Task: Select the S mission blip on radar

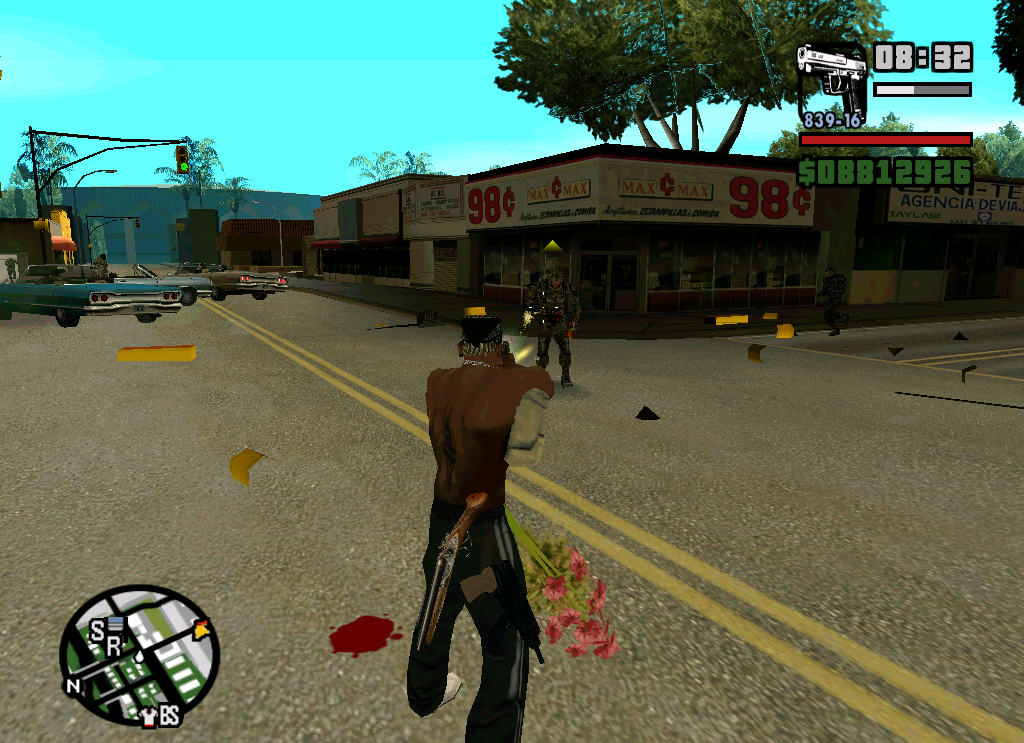Action: pos(97,630)
